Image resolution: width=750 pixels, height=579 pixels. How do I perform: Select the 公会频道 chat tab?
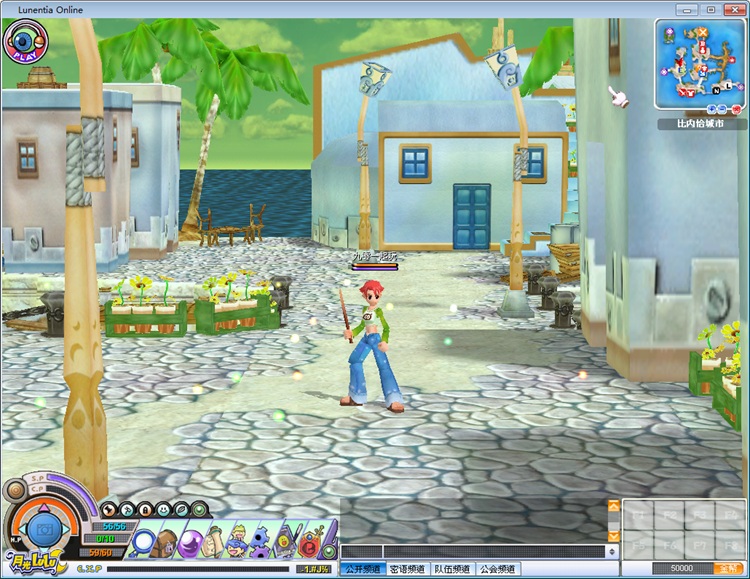(x=497, y=569)
